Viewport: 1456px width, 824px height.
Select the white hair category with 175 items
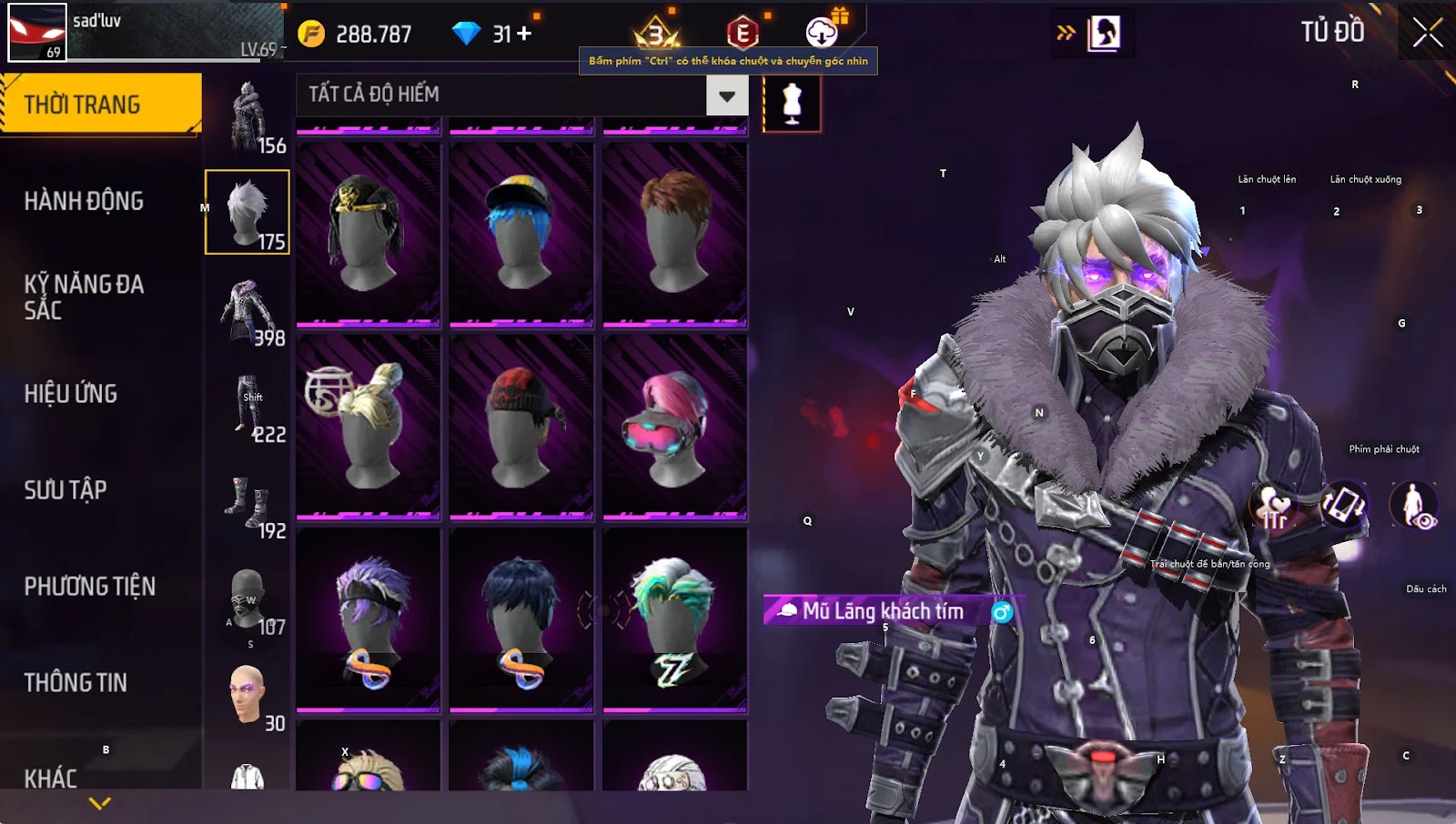pyautogui.click(x=248, y=212)
